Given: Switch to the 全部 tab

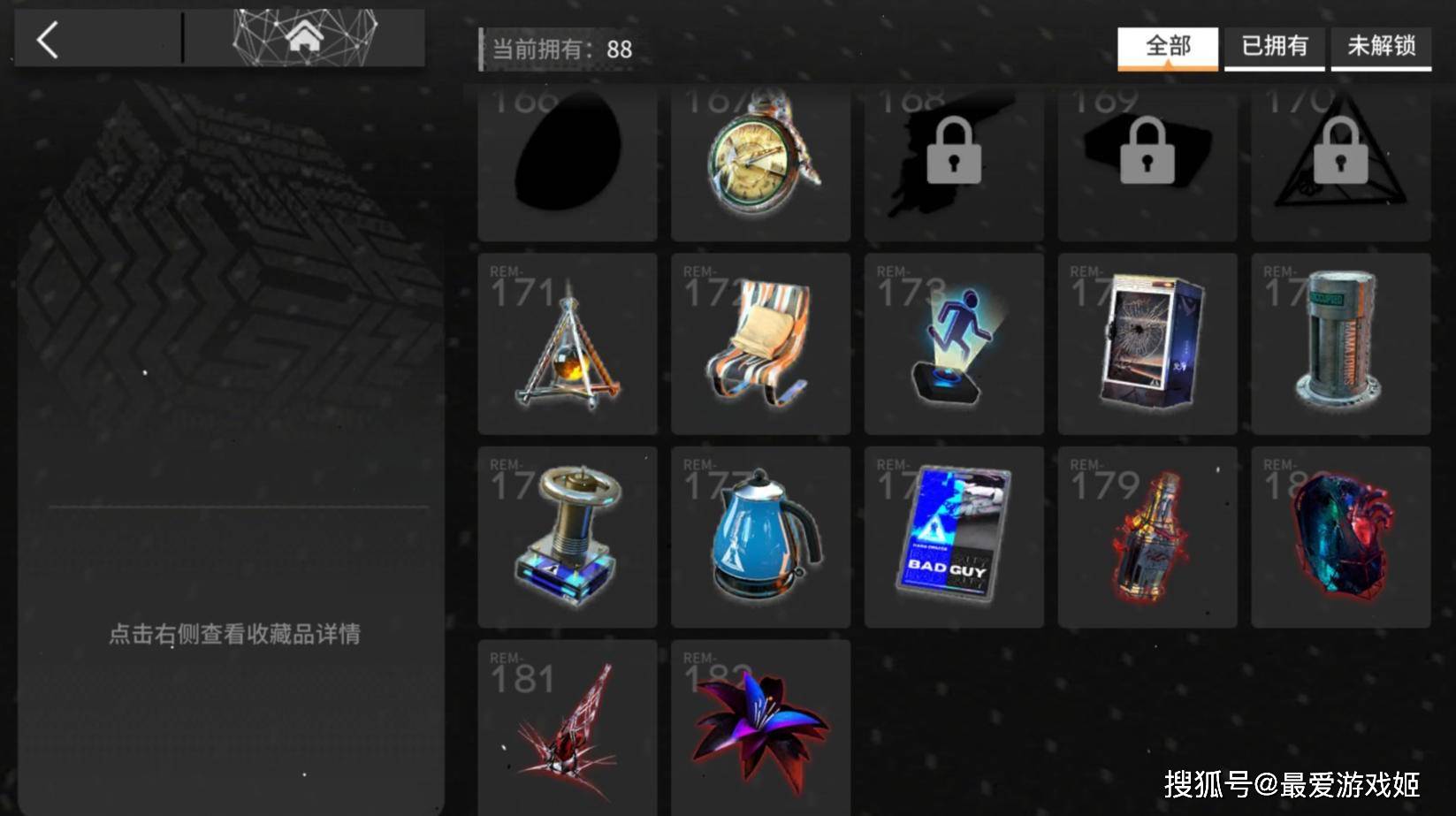Looking at the screenshot, I should coord(1169,49).
